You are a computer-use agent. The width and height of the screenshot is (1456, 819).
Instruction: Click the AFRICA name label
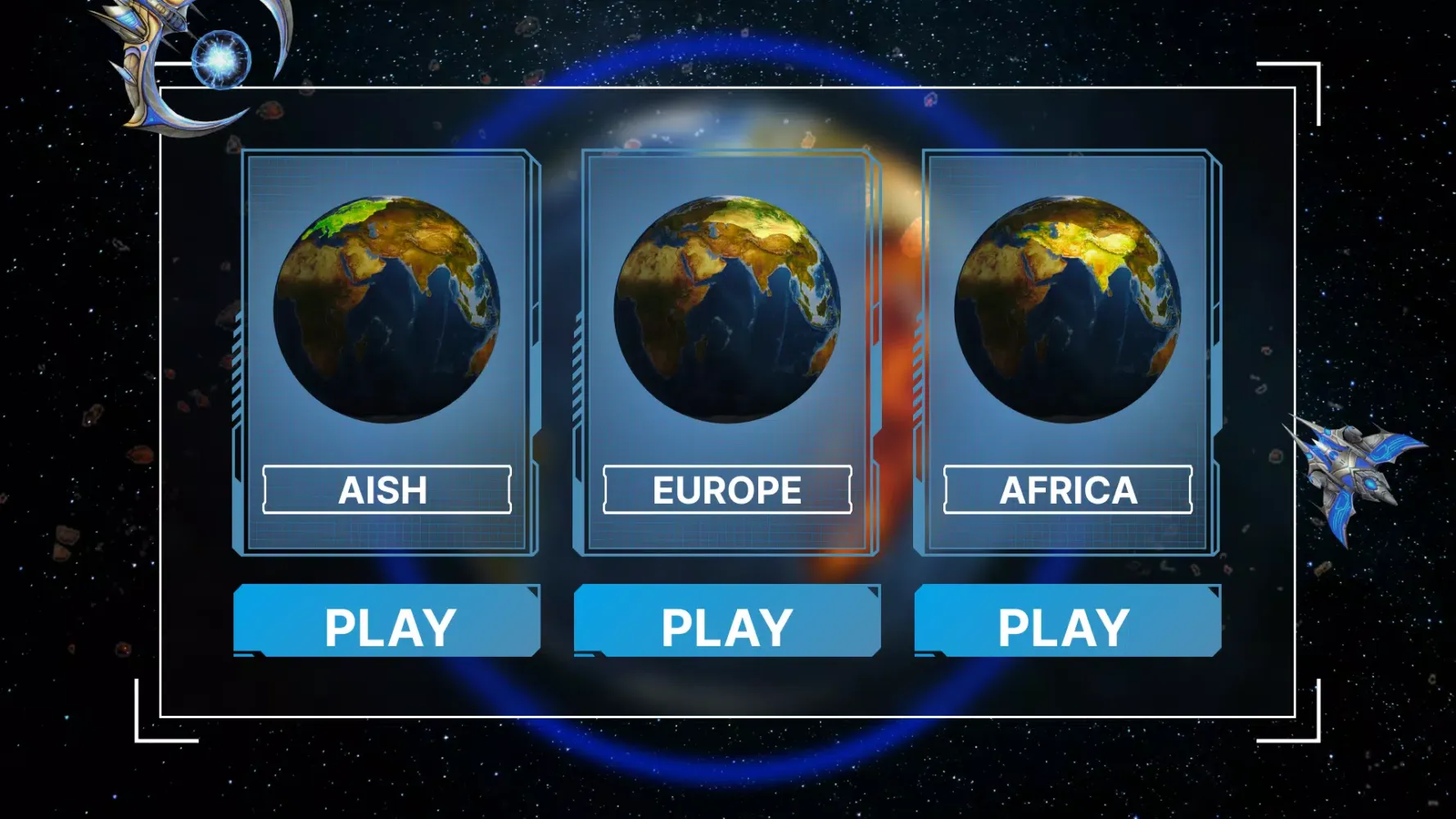pos(1067,490)
